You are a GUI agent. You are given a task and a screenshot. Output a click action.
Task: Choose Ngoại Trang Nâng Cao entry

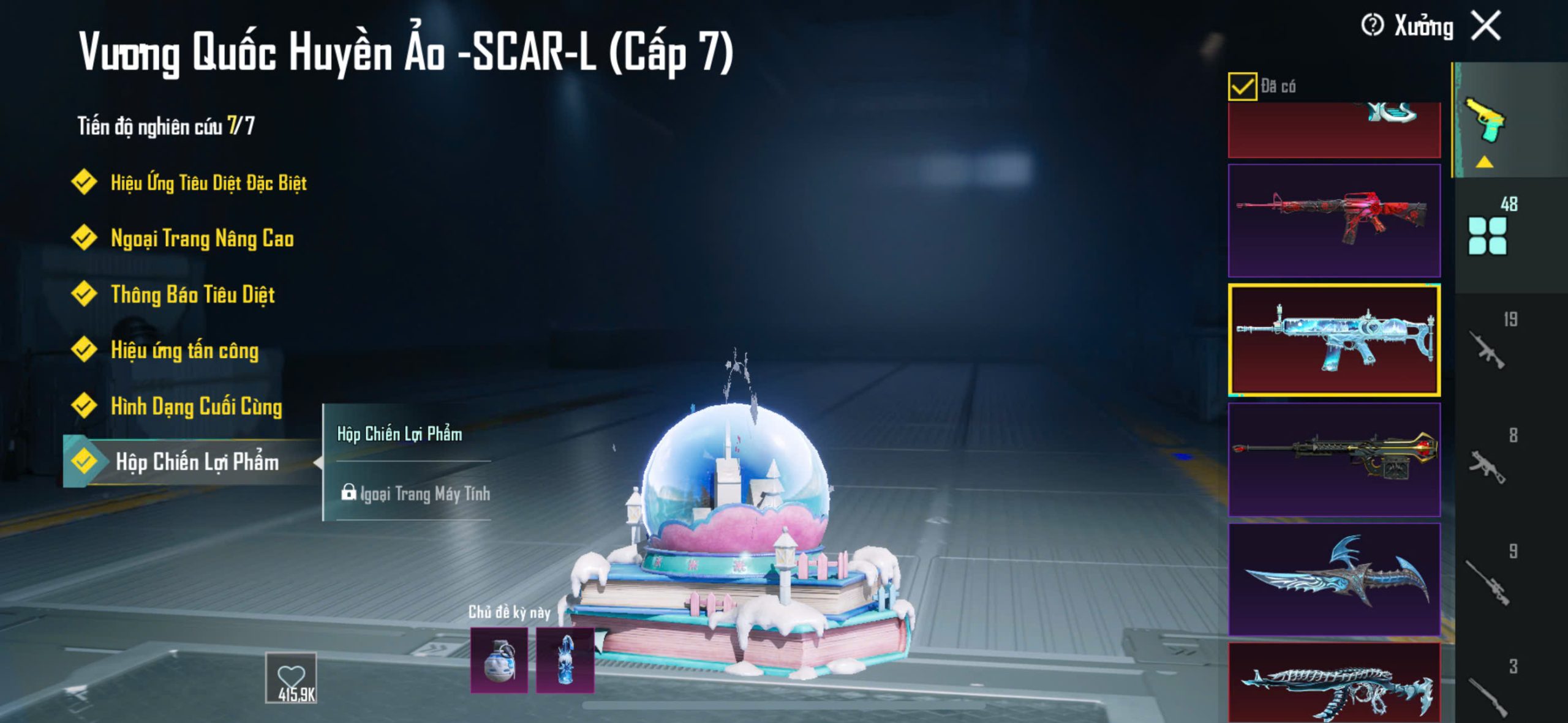(202, 238)
